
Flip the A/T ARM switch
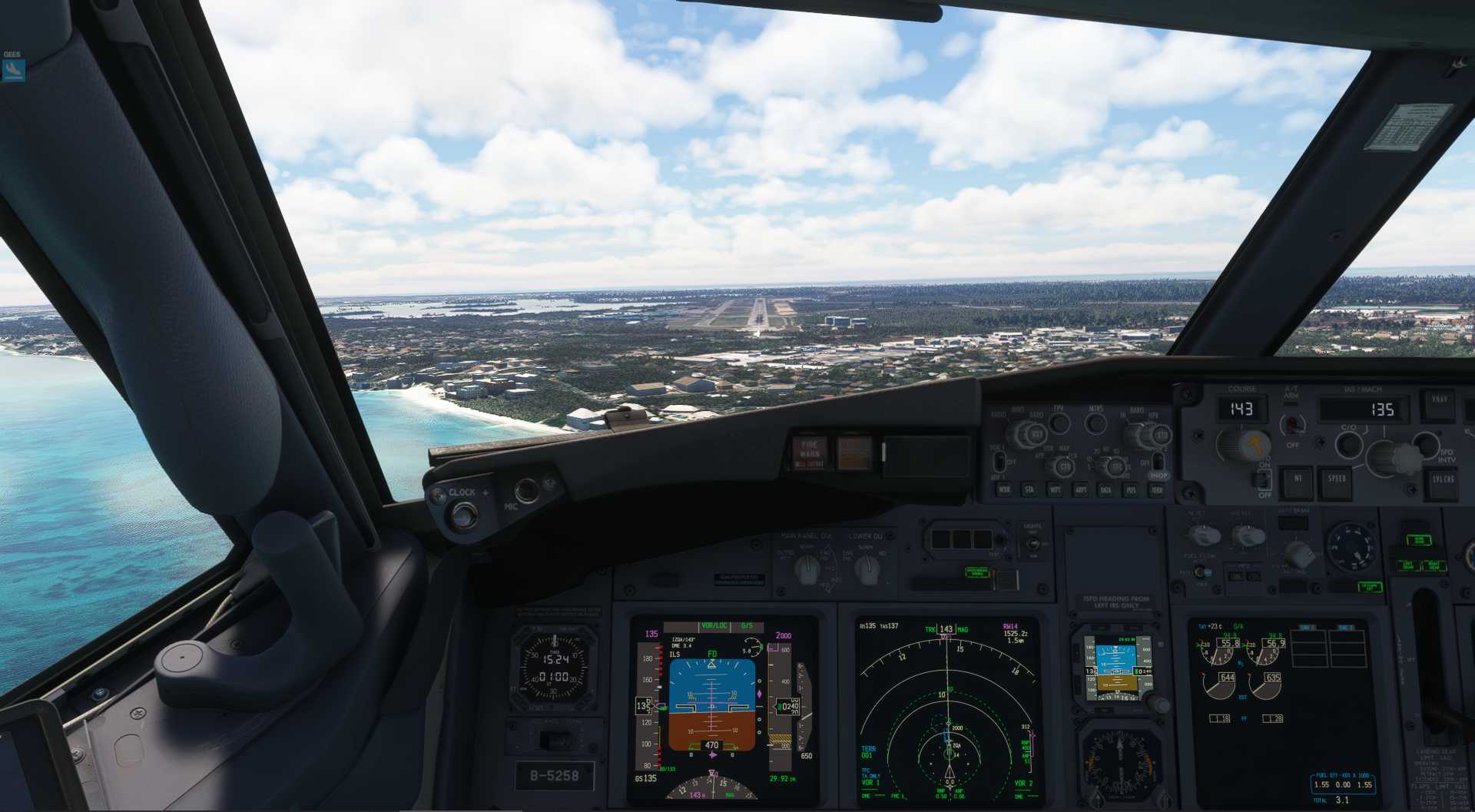tap(1293, 424)
